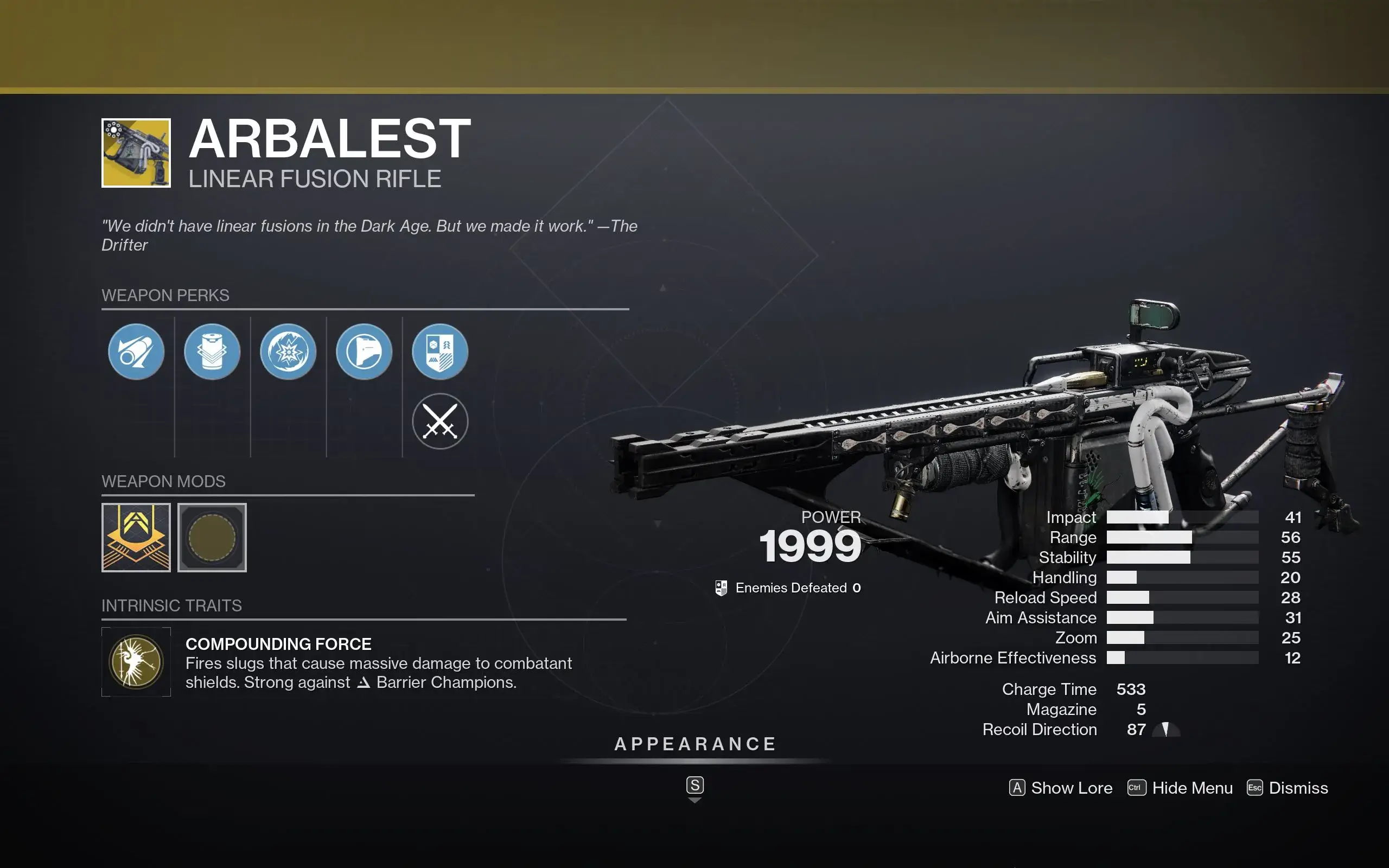Image resolution: width=1389 pixels, height=868 pixels.
Task: Select the Corkscrew Rifling barrel perk
Action: 136,352
